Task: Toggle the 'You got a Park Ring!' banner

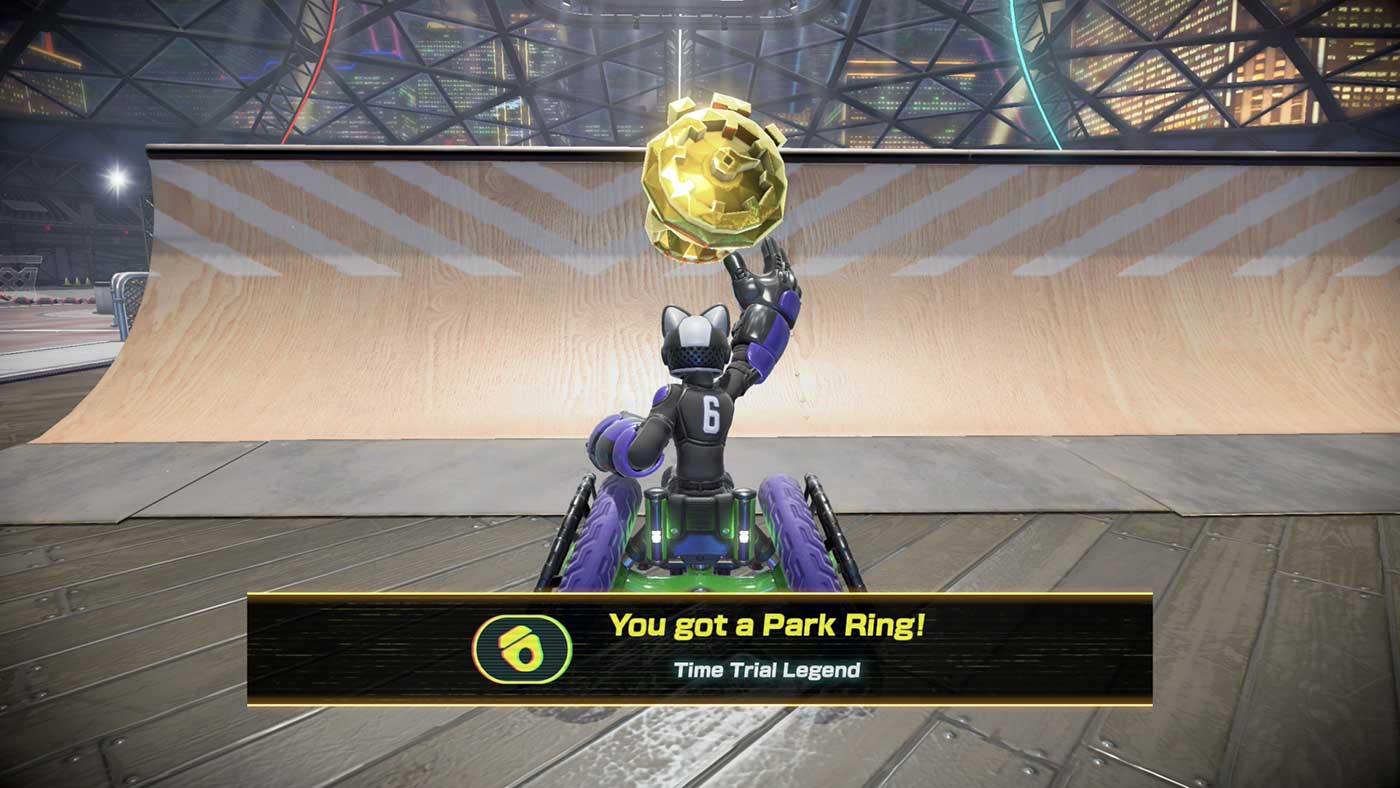Action: click(700, 650)
